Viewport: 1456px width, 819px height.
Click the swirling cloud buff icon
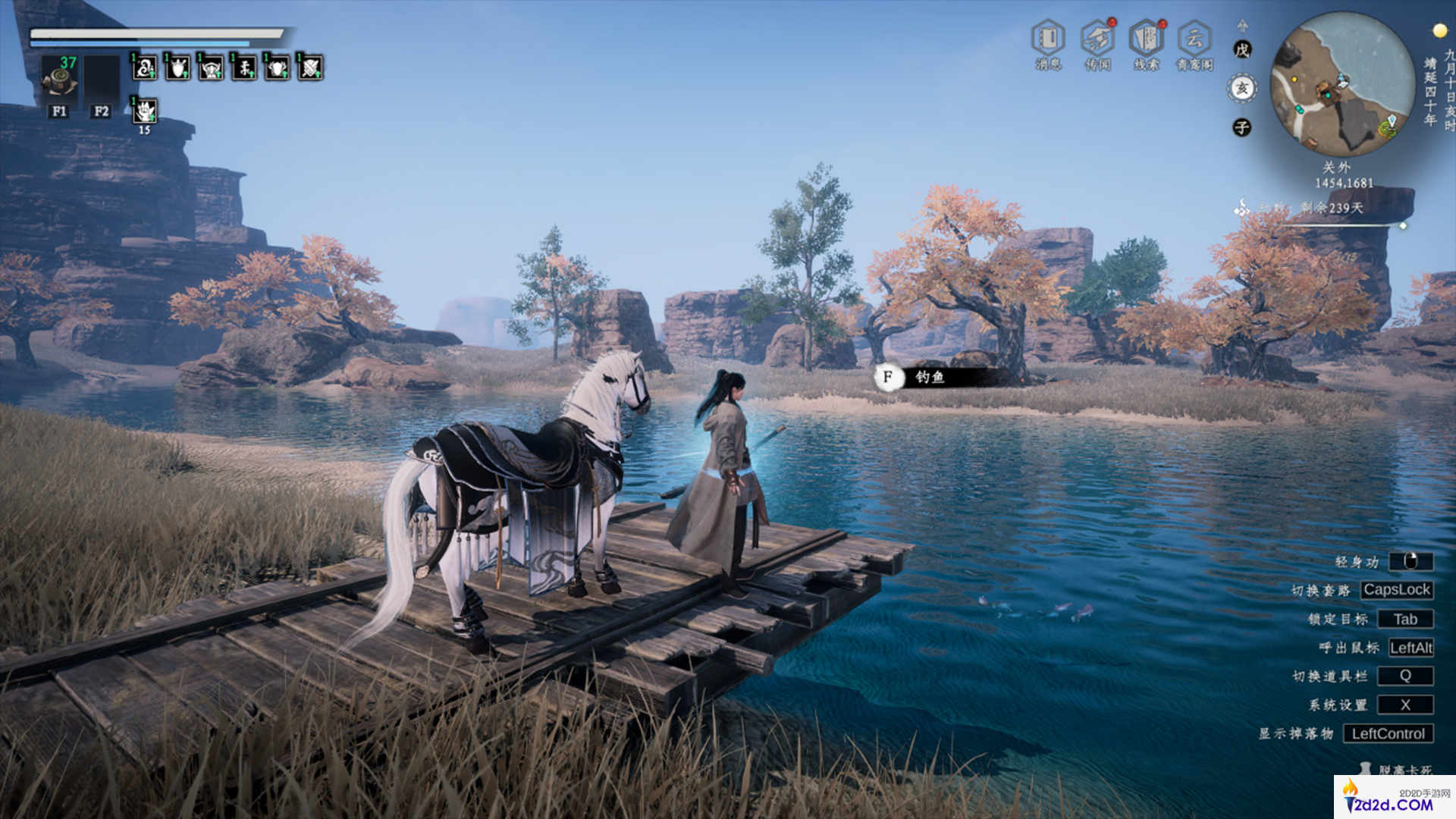click(145, 68)
